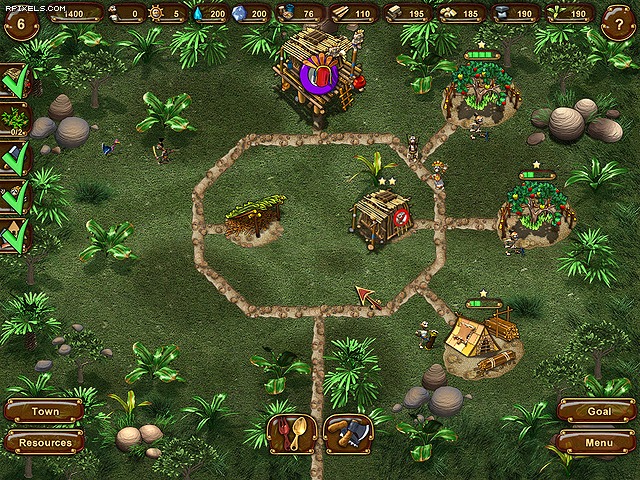Open the Town panel
Viewport: 640px width, 480px height.
pos(44,411)
